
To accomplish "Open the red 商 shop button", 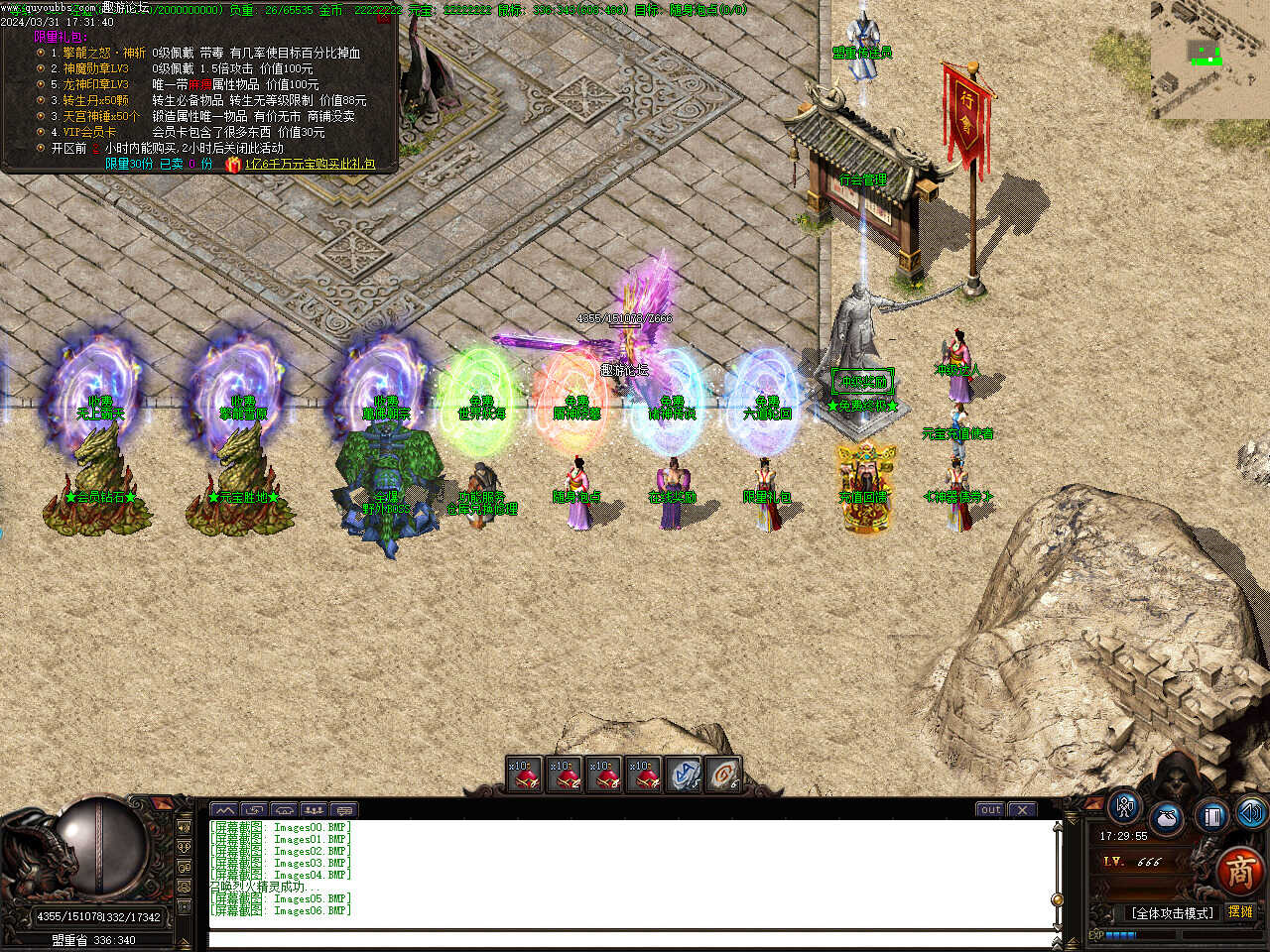I will 1239,871.
